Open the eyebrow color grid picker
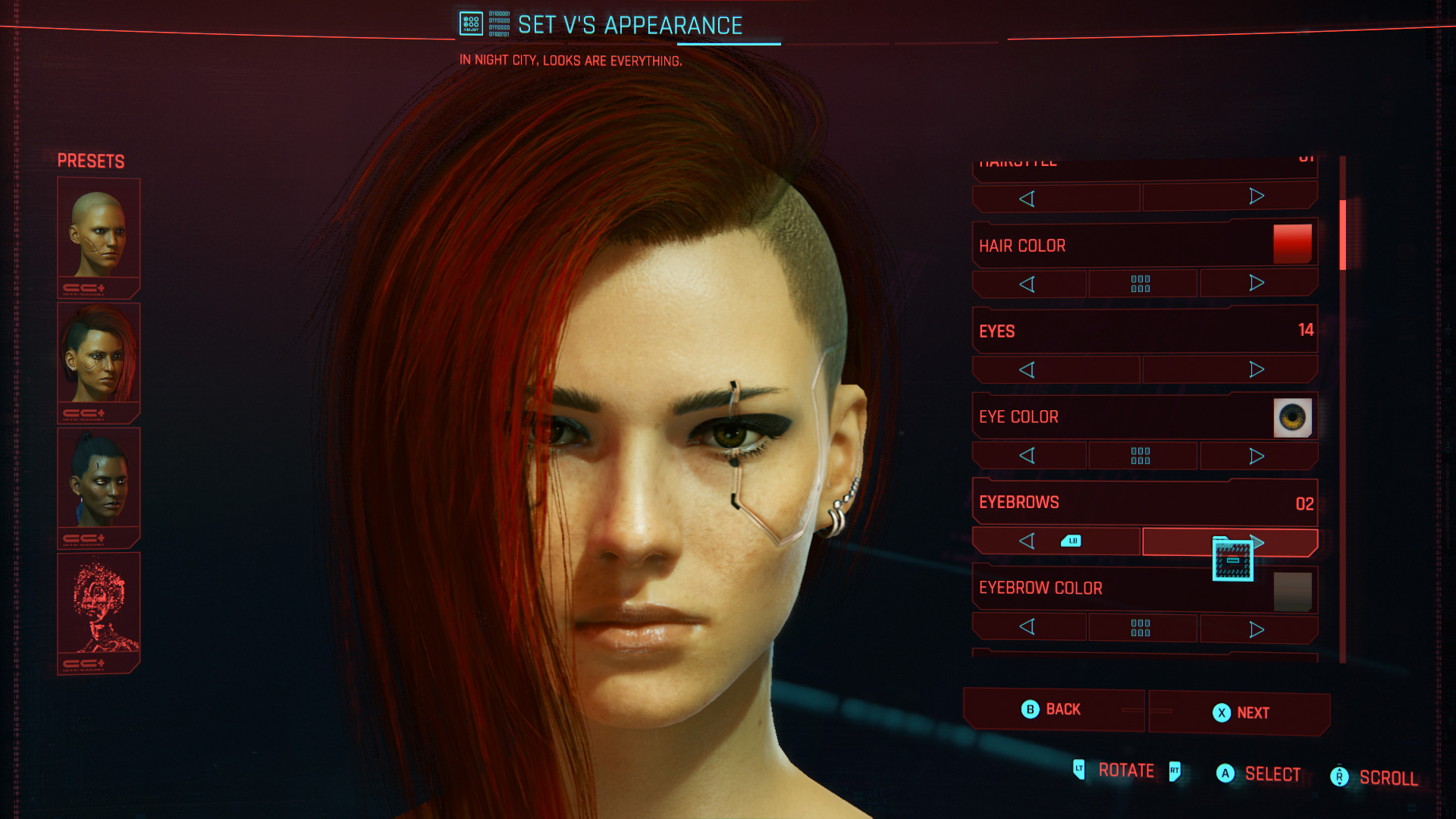1456x819 pixels. pyautogui.click(x=1141, y=628)
